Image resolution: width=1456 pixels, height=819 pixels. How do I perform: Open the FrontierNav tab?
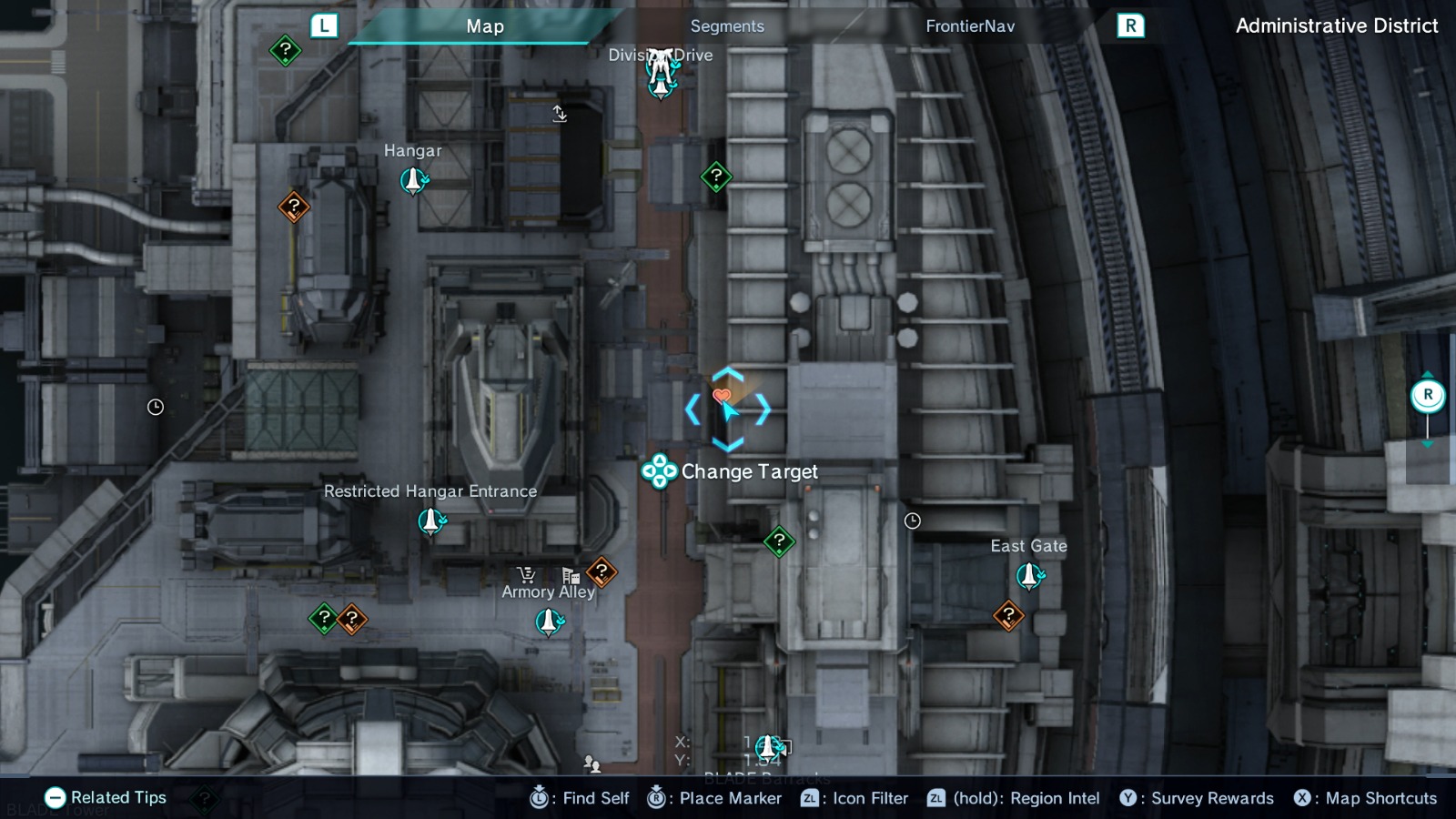click(970, 26)
